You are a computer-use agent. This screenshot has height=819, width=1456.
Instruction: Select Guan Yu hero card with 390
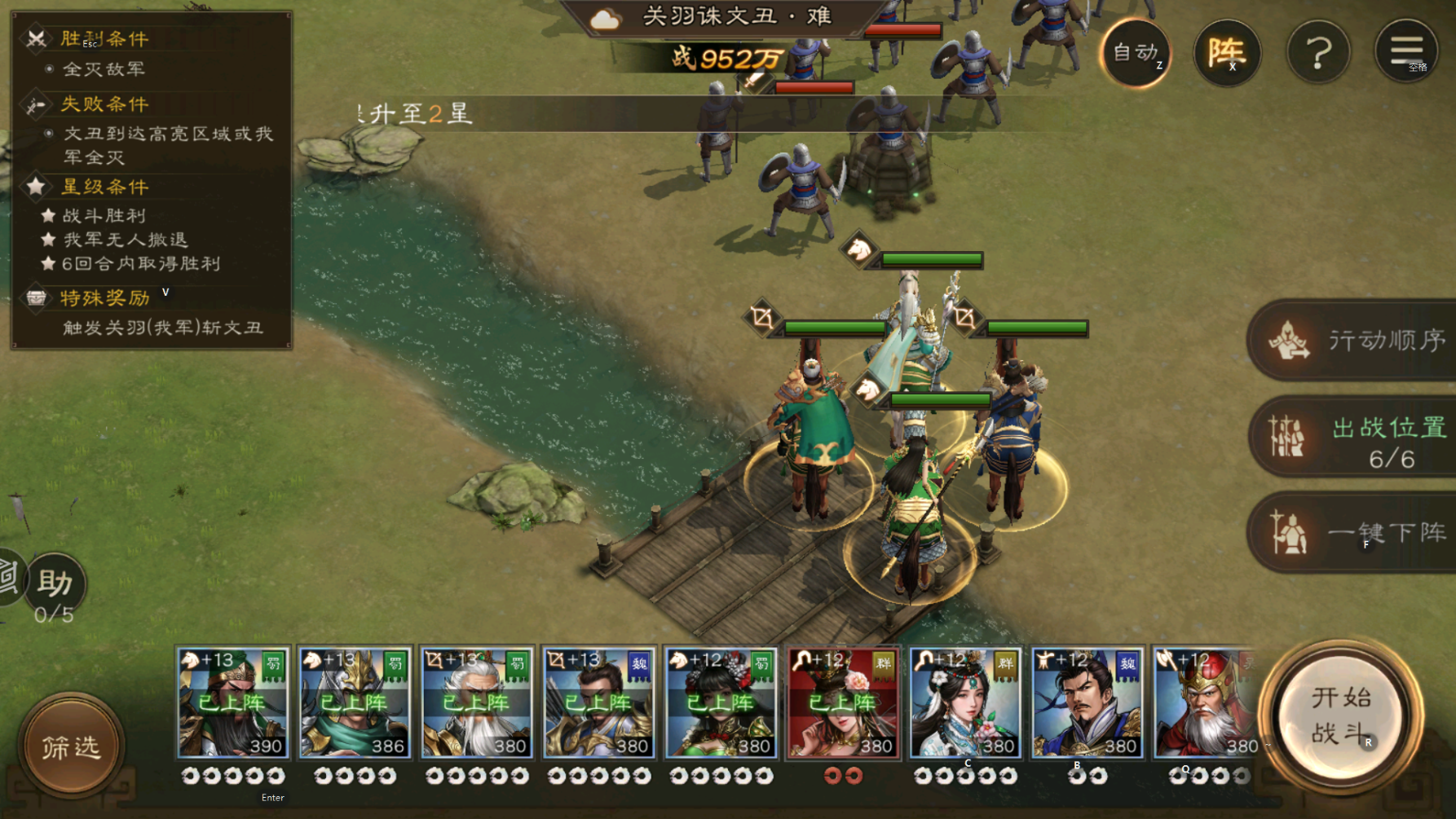(232, 702)
